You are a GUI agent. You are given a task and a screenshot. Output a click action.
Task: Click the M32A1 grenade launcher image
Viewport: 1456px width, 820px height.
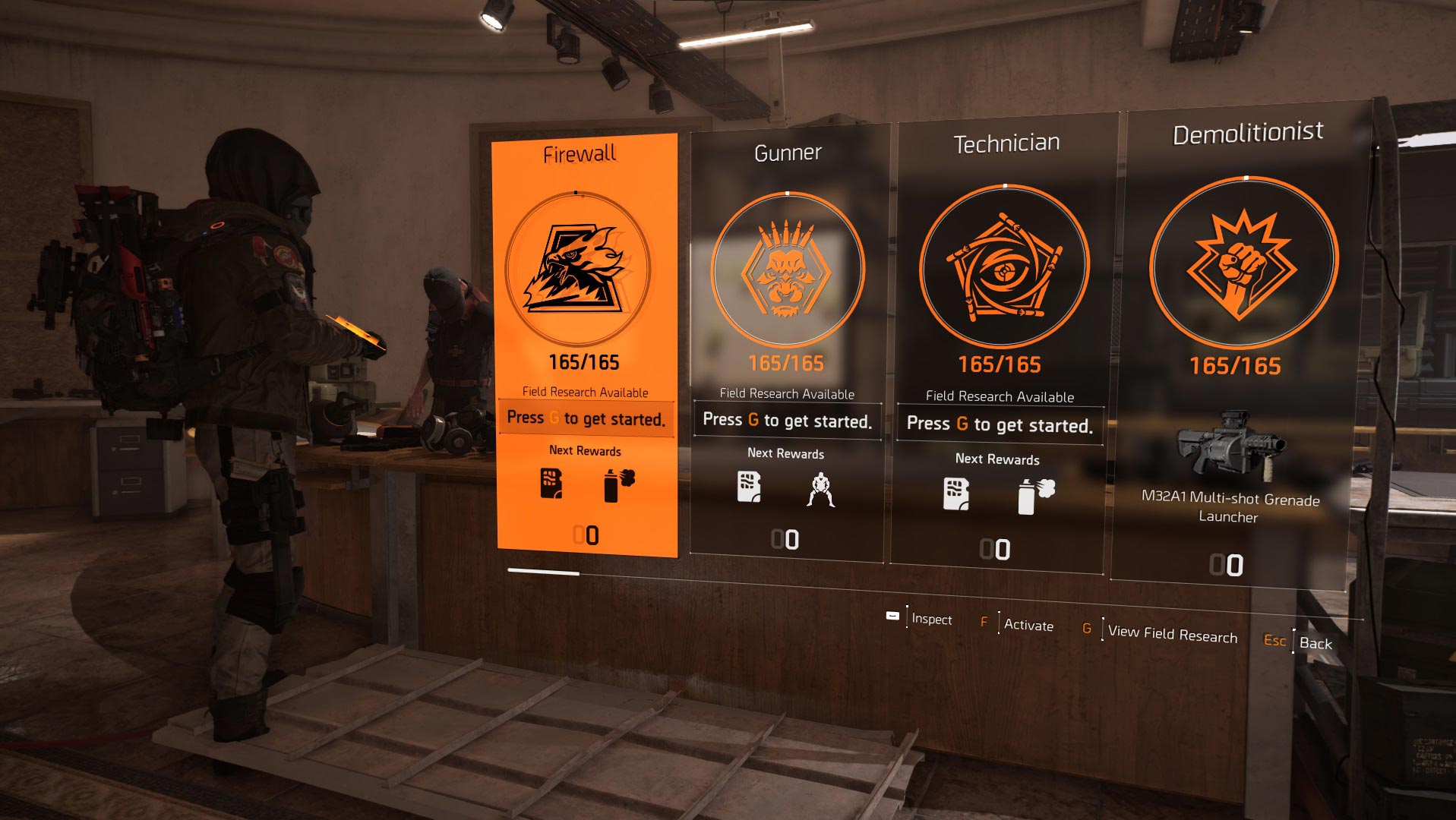coord(1228,444)
